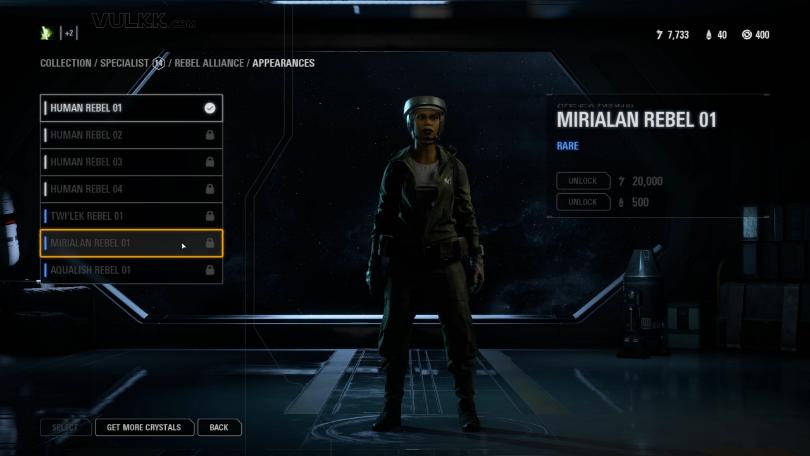810x456 pixels.
Task: Choose the Twi'lek Rebel 01 appearance
Action: pos(130,216)
